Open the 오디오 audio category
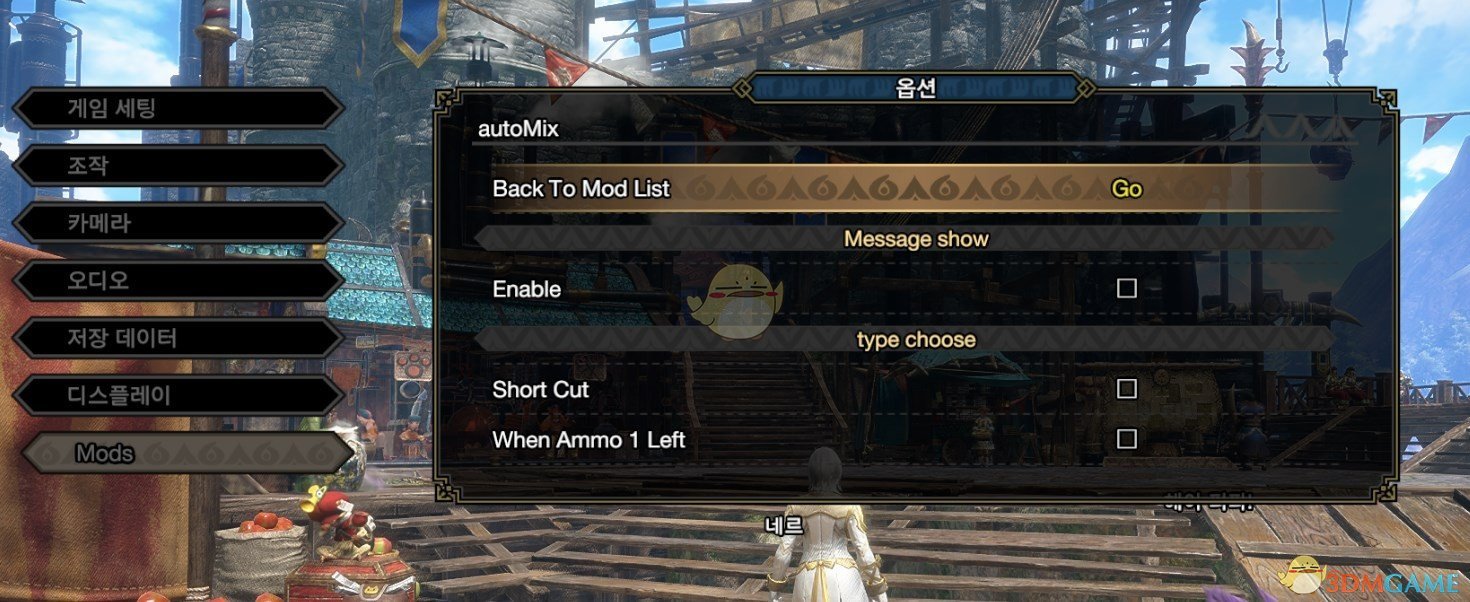Screen dimensions: 1470x602 coord(177,281)
